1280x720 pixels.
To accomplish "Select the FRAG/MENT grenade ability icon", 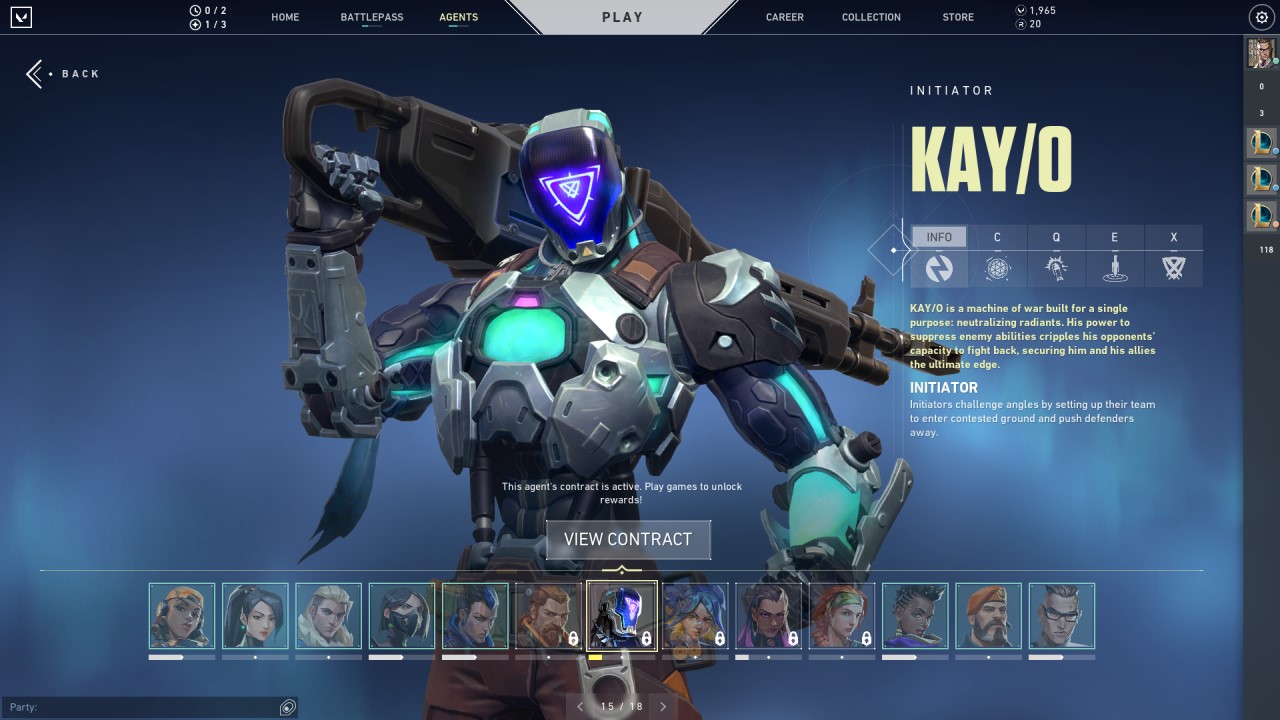I will tap(997, 268).
